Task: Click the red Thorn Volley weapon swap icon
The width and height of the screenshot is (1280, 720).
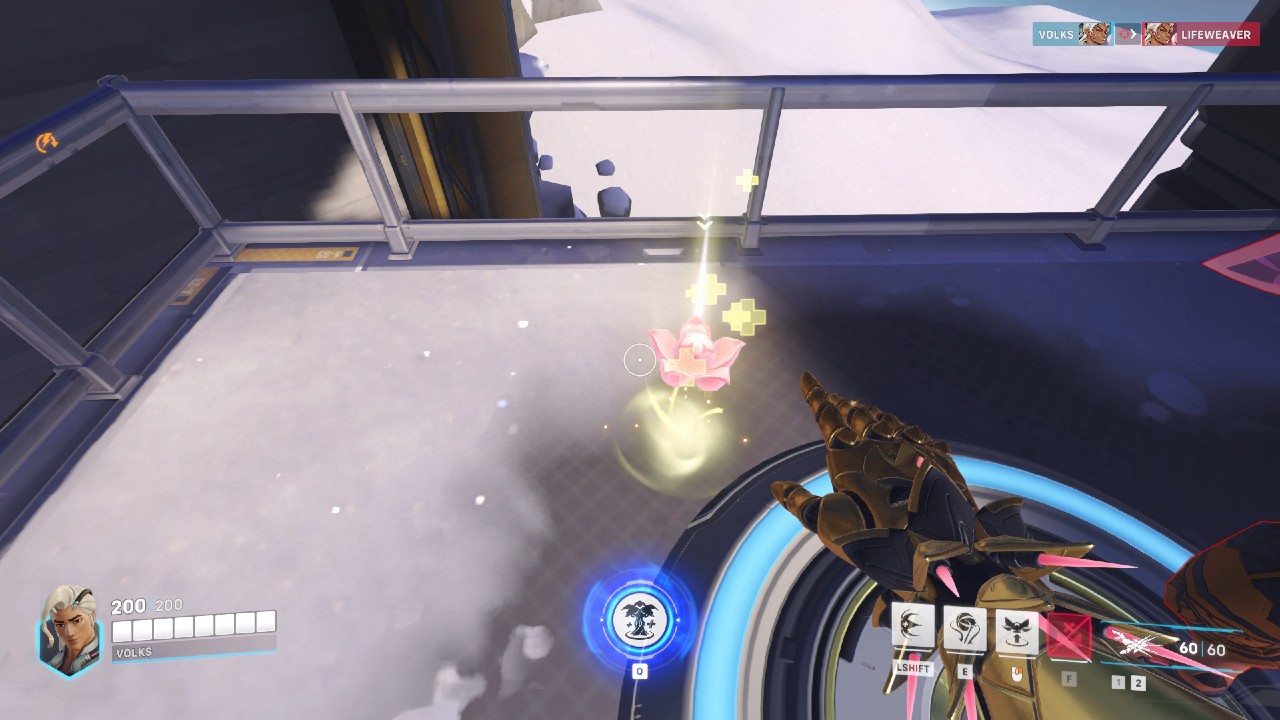Action: click(1069, 636)
